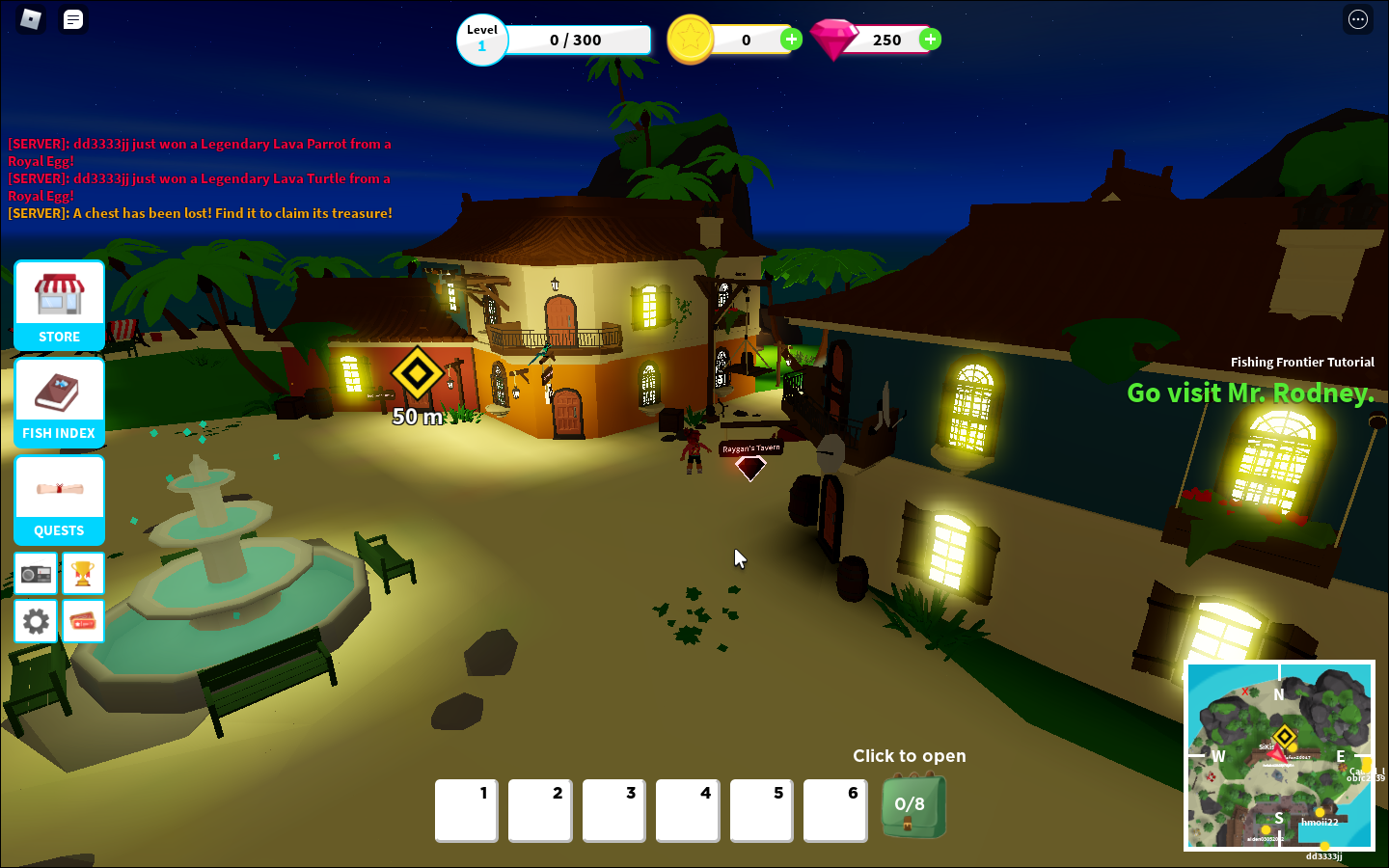Open the chat bubble
The width and height of the screenshot is (1389, 868).
(x=73, y=19)
